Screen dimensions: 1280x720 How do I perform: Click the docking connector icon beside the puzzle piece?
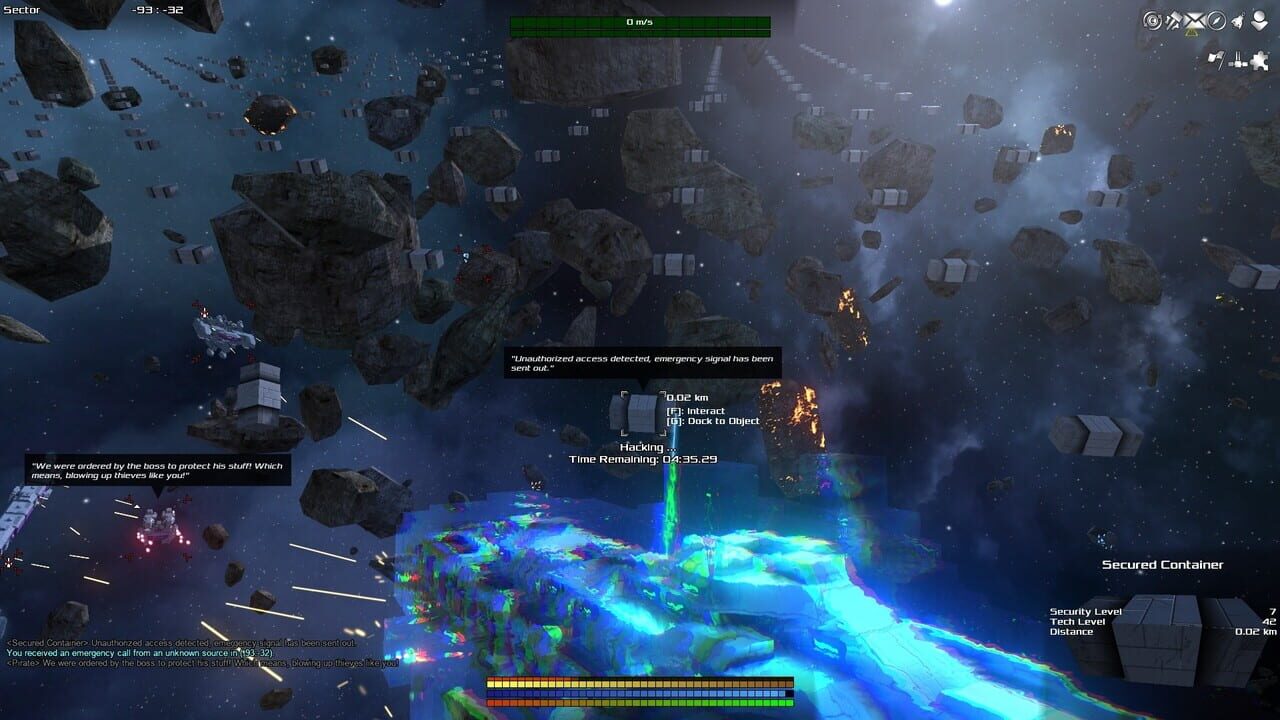[1237, 60]
